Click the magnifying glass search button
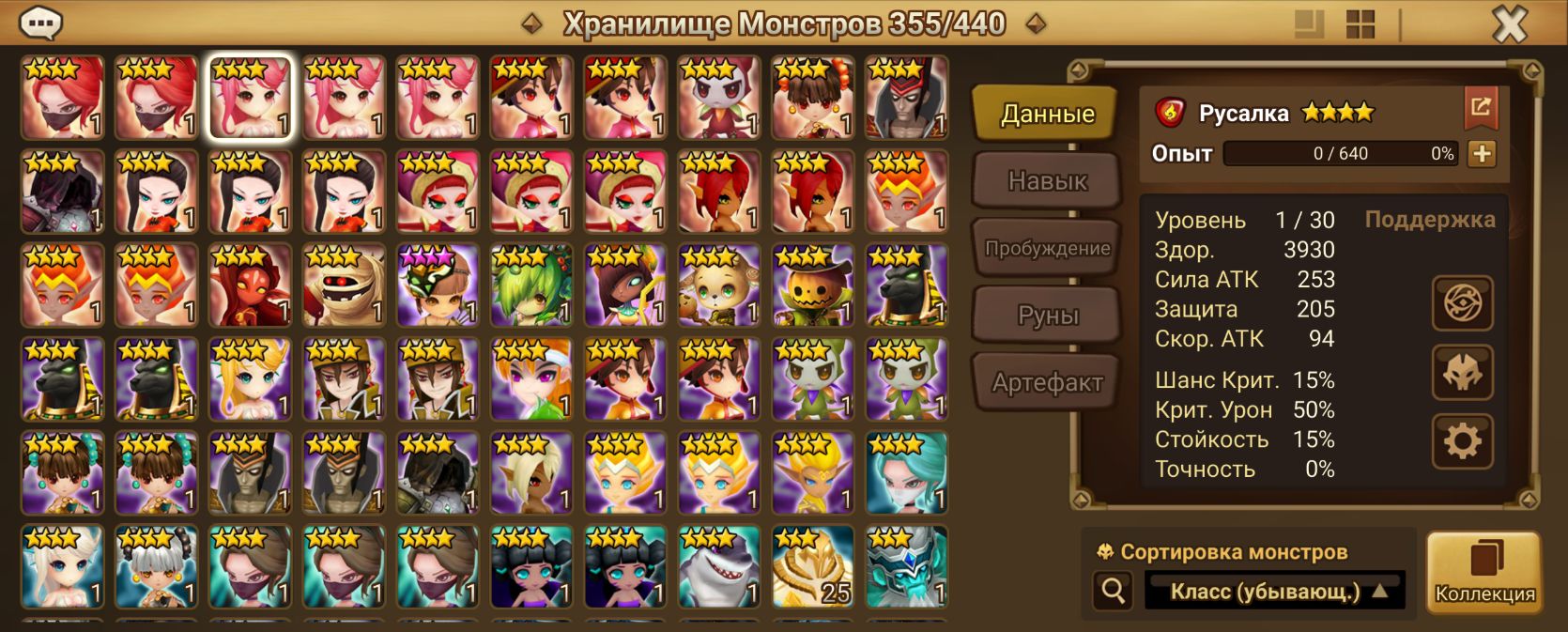The height and width of the screenshot is (632, 1568). click(x=1114, y=591)
